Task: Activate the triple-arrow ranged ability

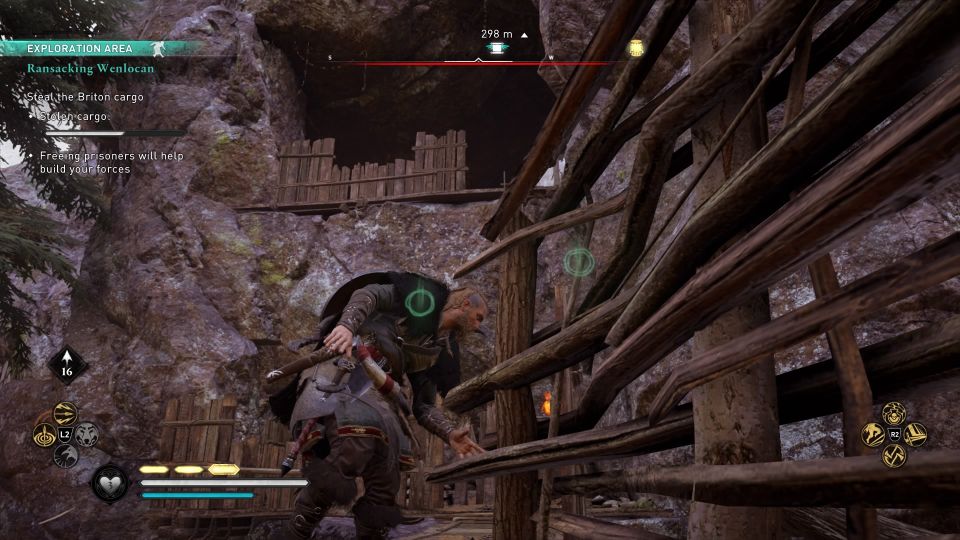Action: coord(67,413)
